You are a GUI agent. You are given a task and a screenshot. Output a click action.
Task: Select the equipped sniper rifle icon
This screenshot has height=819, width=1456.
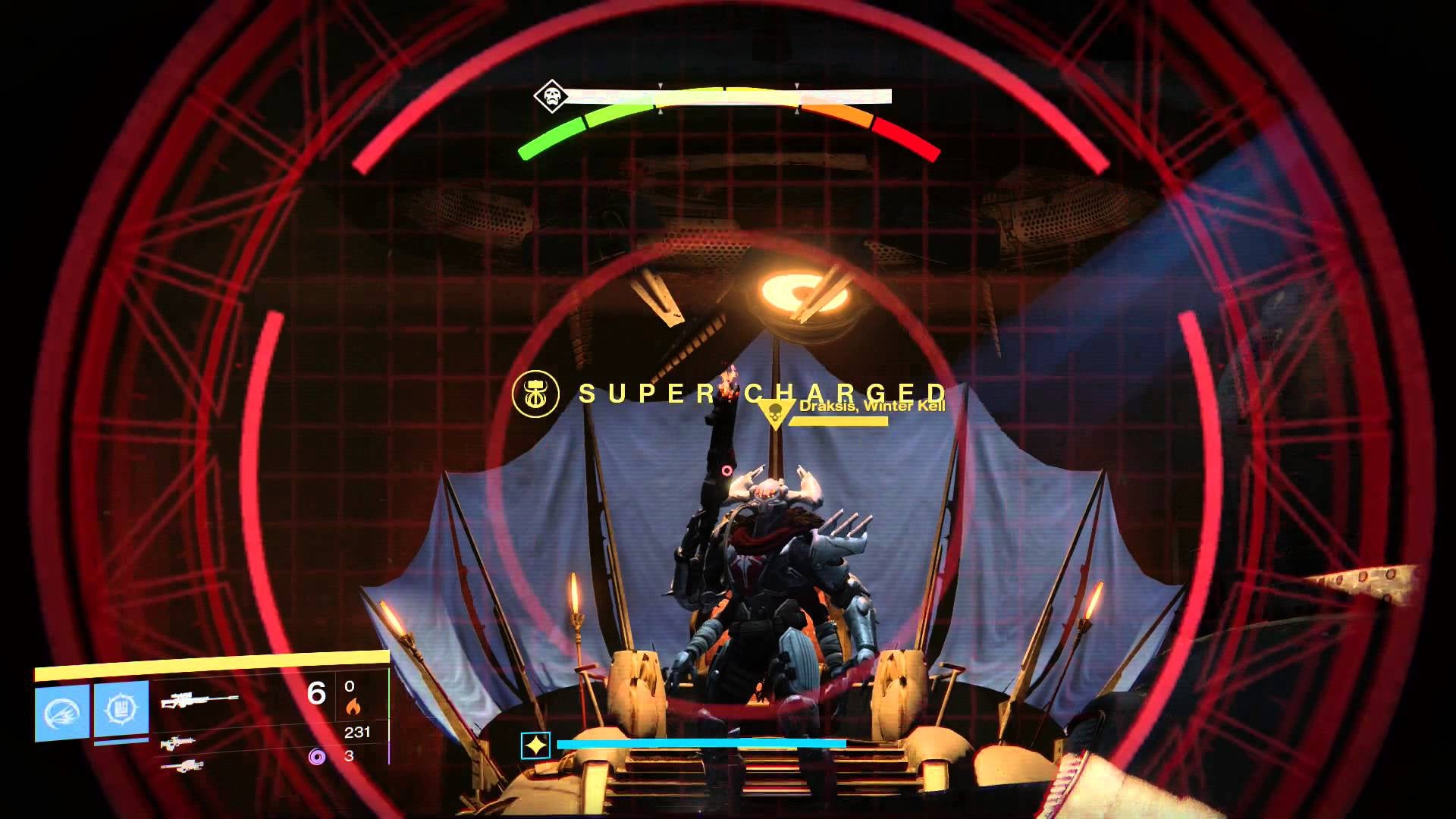click(x=199, y=699)
